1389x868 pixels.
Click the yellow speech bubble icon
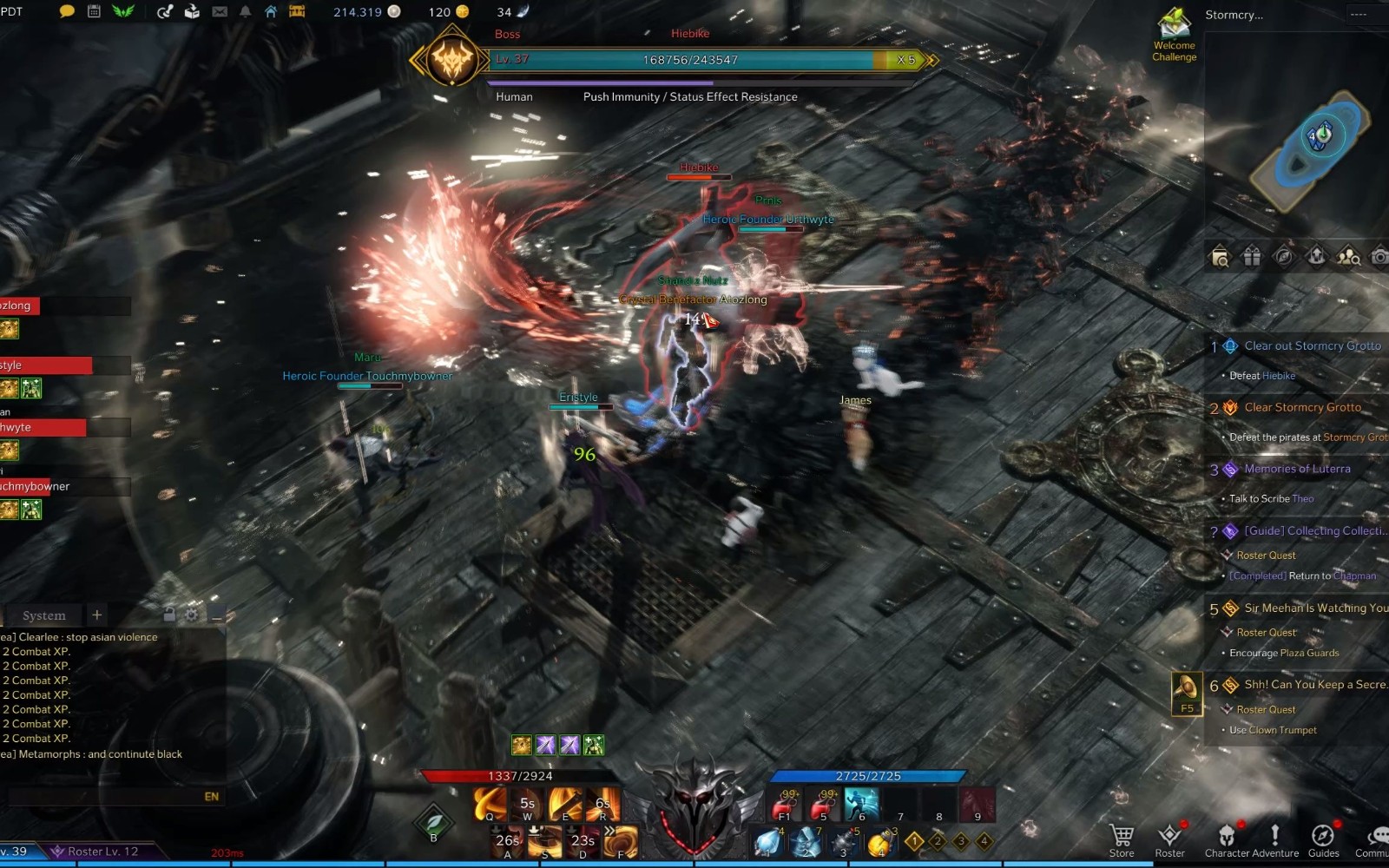67,11
